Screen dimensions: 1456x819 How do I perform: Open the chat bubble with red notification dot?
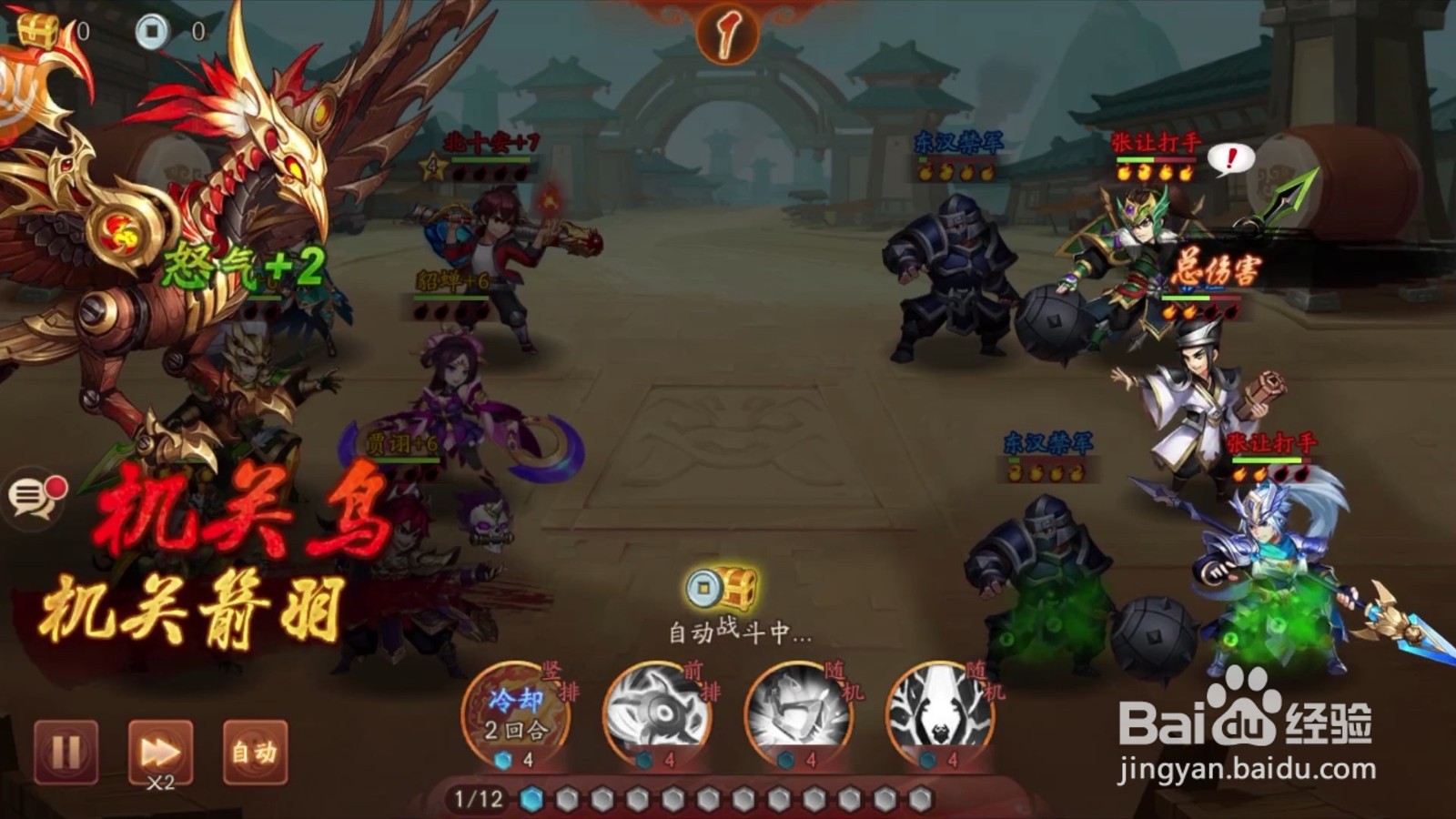click(34, 496)
